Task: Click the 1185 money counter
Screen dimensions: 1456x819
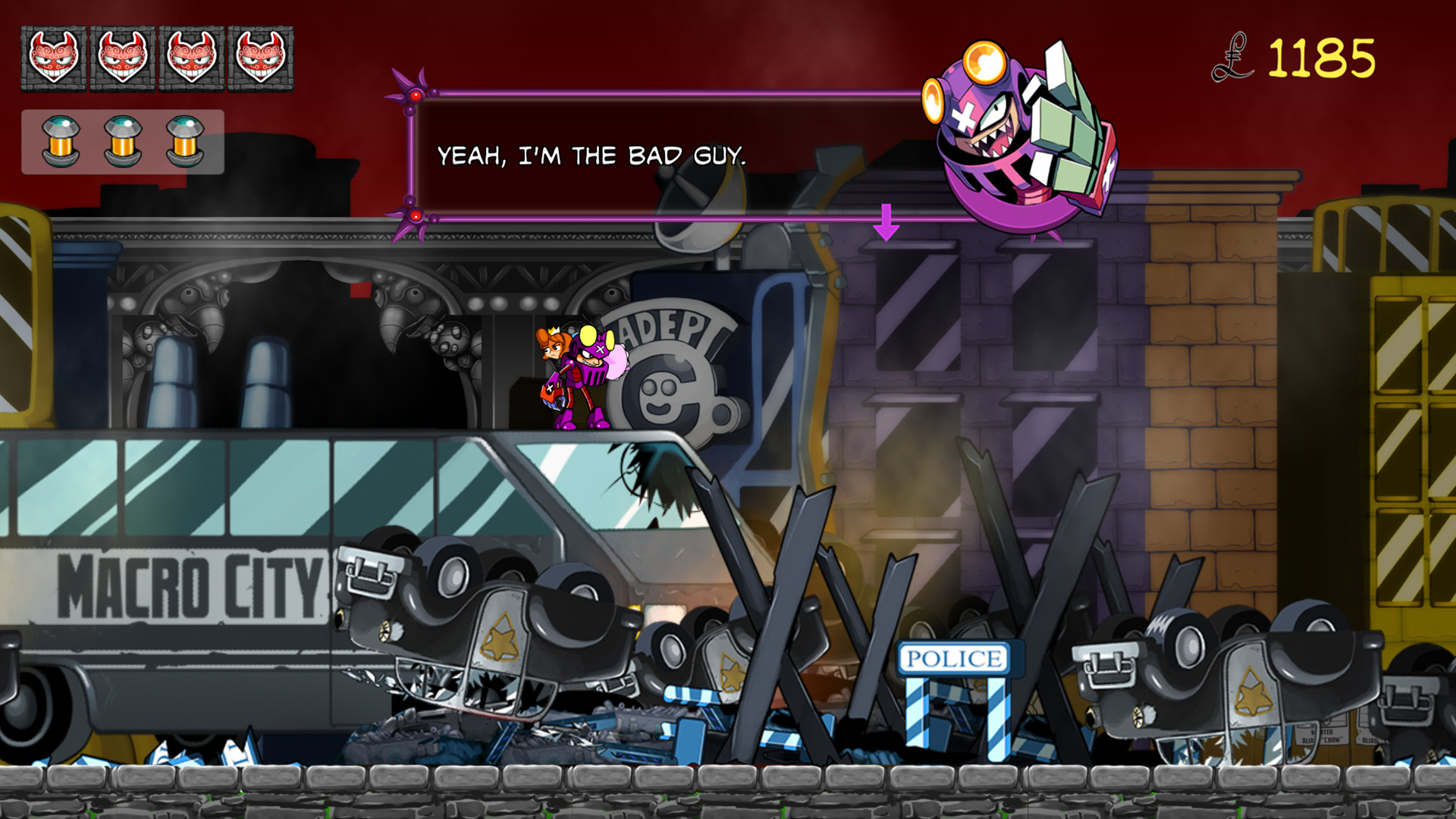Action: (x=1323, y=57)
